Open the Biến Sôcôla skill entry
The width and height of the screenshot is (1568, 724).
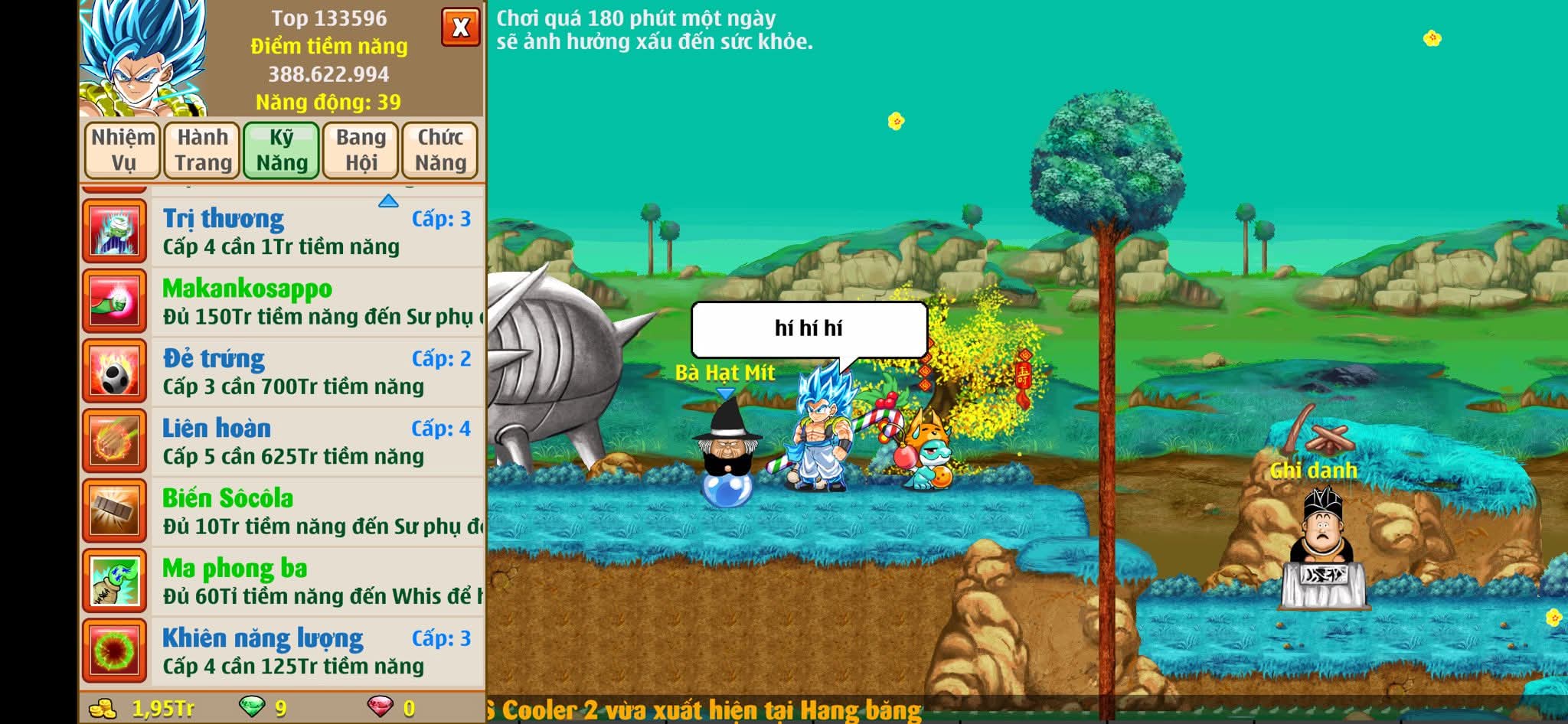318,512
